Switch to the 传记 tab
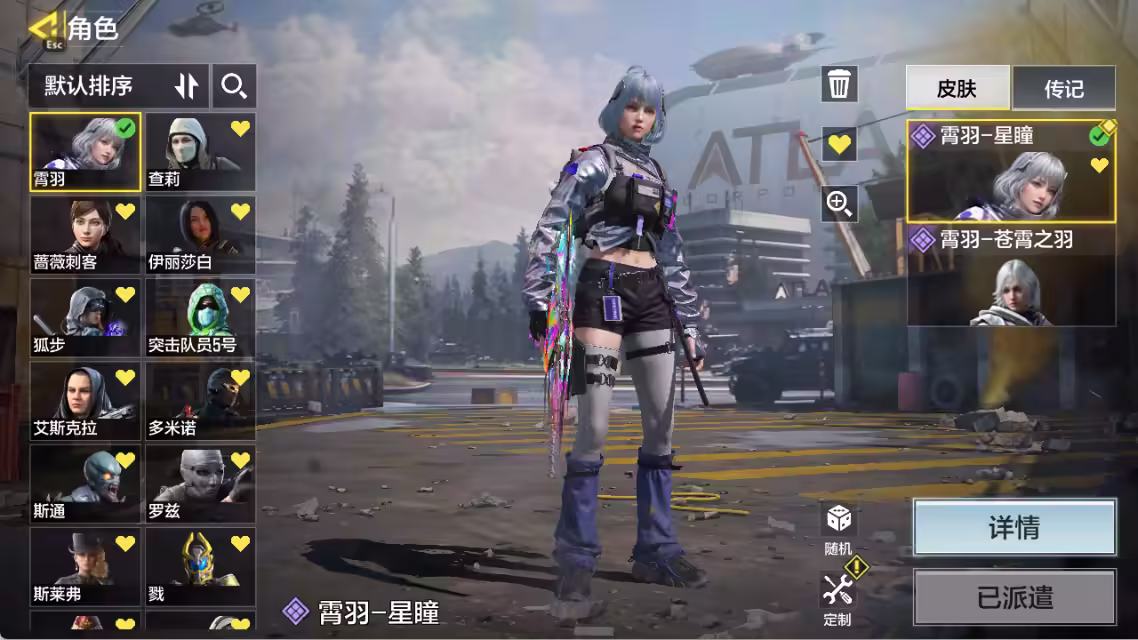 coord(1064,88)
